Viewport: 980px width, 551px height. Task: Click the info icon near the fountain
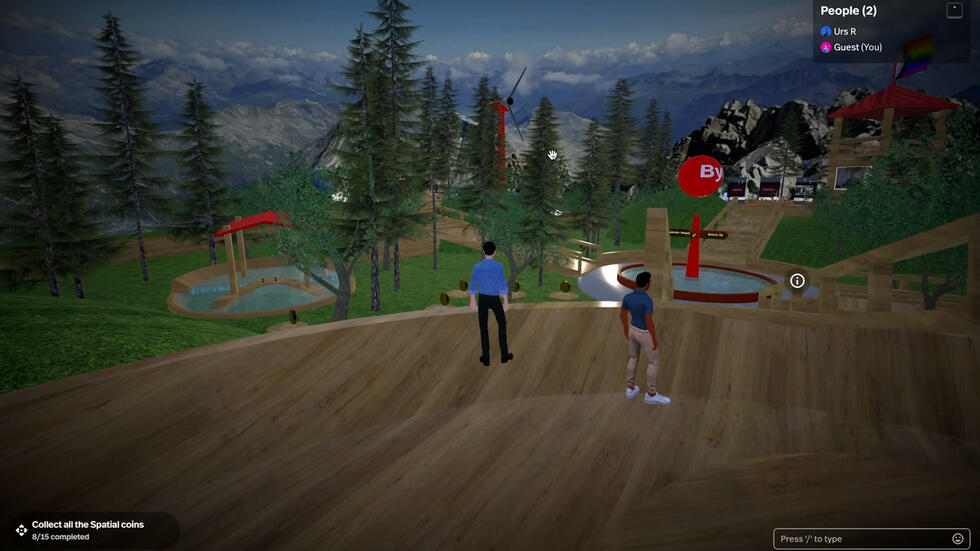pyautogui.click(x=797, y=281)
